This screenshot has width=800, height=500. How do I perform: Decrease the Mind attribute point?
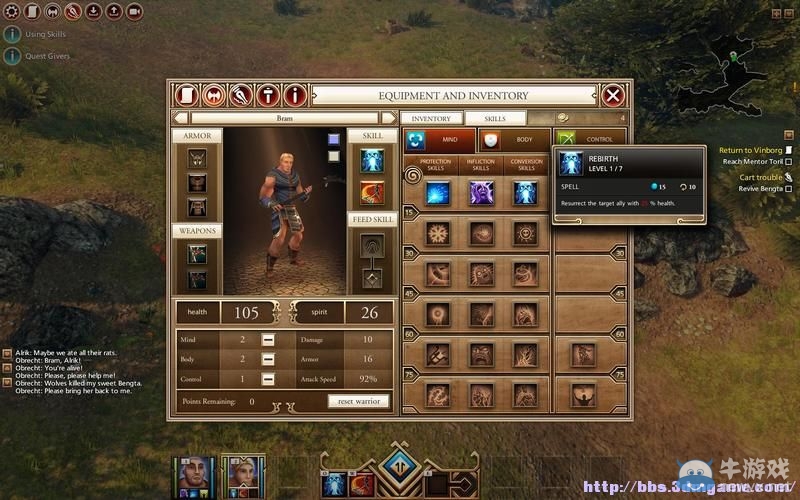click(268, 341)
